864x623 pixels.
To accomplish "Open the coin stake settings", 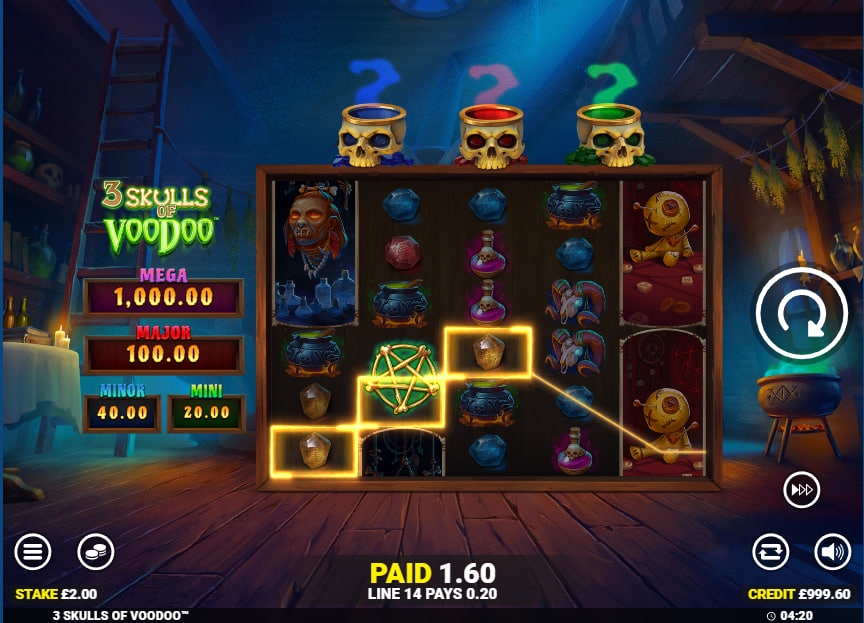I will (x=96, y=551).
